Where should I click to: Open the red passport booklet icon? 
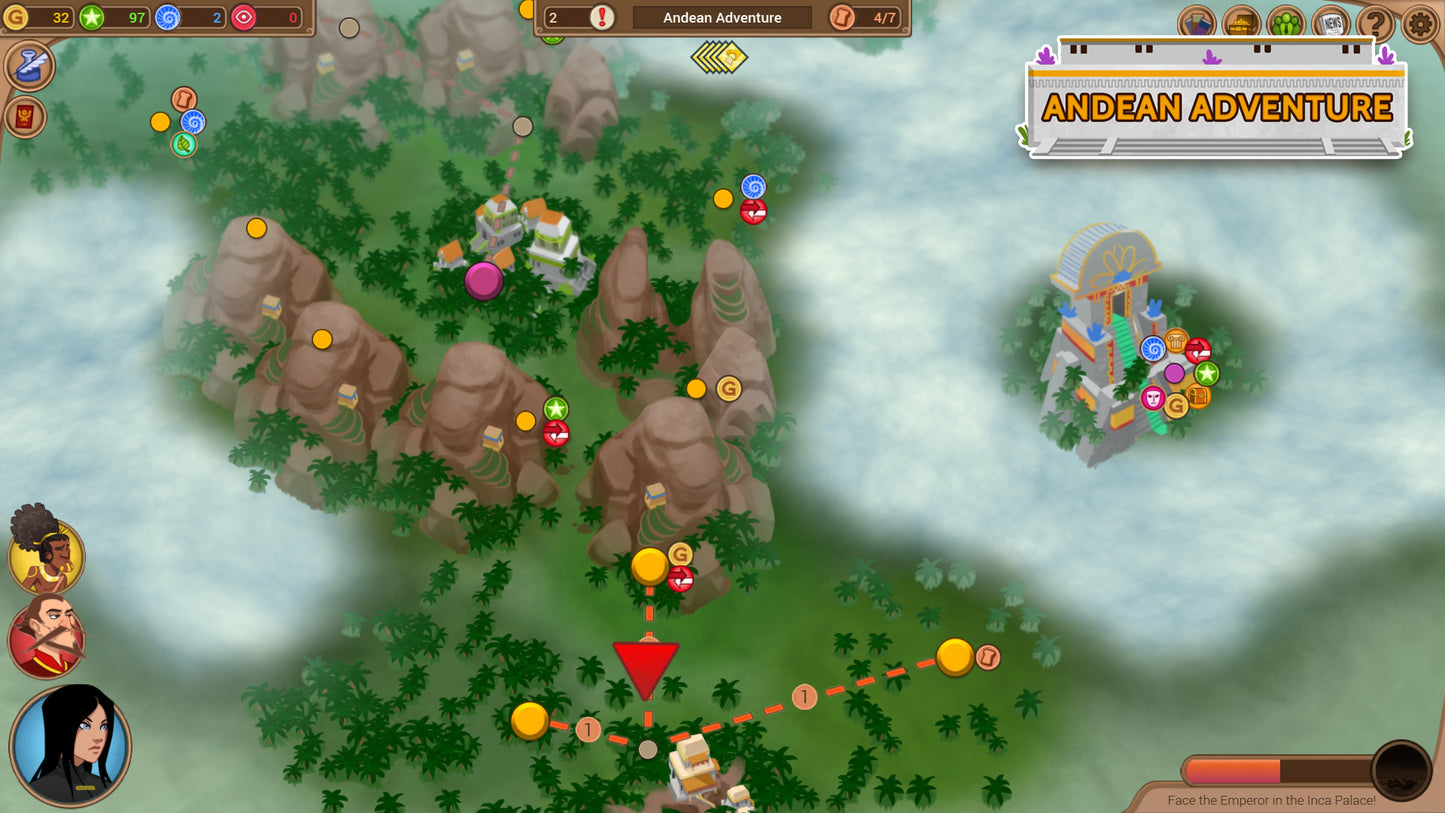[x=25, y=117]
